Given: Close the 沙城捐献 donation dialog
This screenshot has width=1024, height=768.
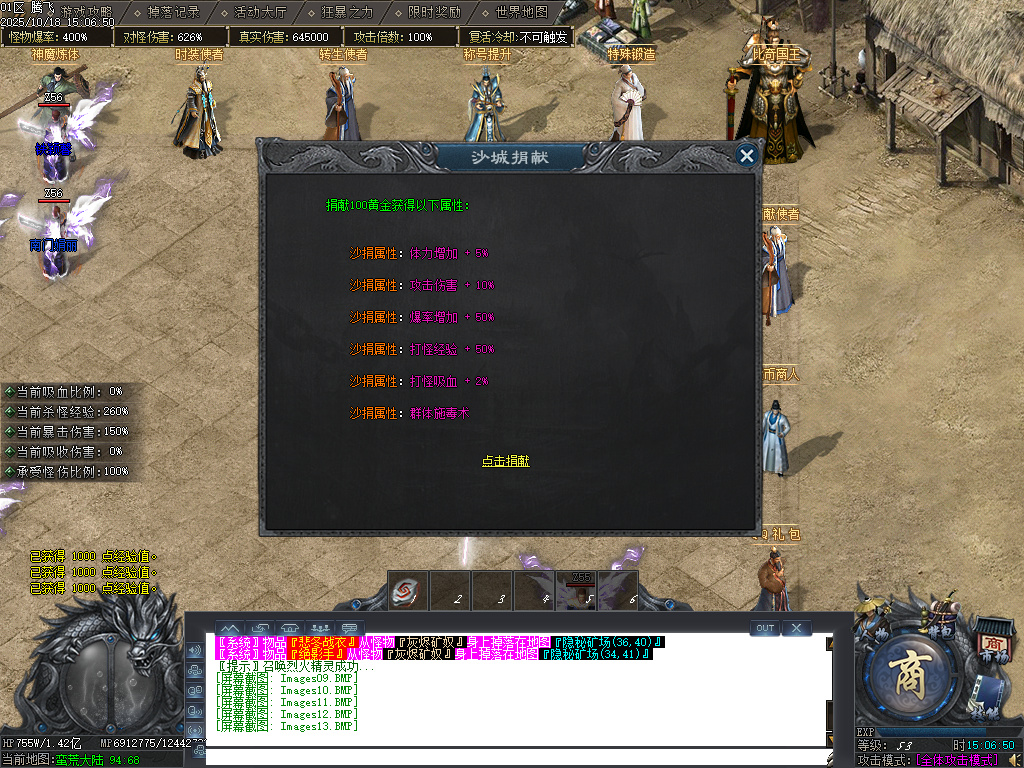Looking at the screenshot, I should pyautogui.click(x=746, y=155).
